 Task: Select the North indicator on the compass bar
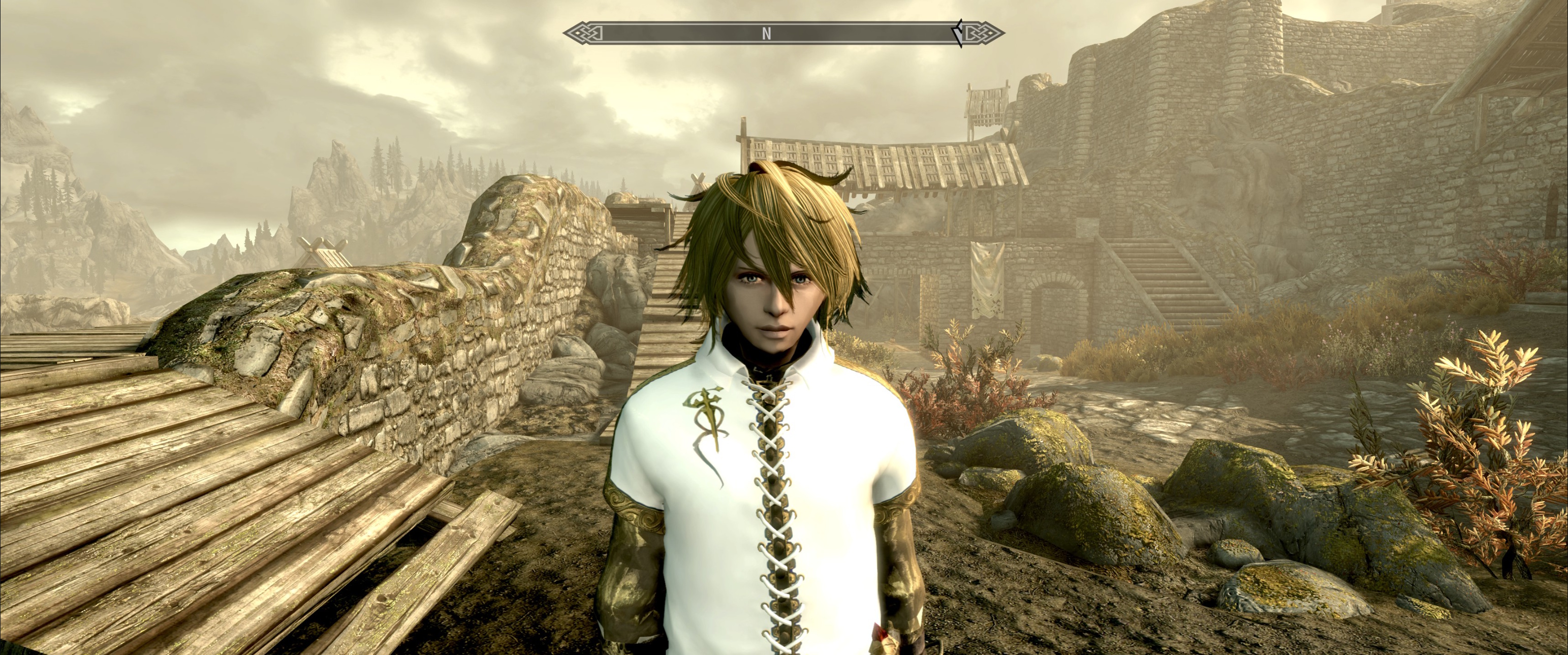click(766, 34)
